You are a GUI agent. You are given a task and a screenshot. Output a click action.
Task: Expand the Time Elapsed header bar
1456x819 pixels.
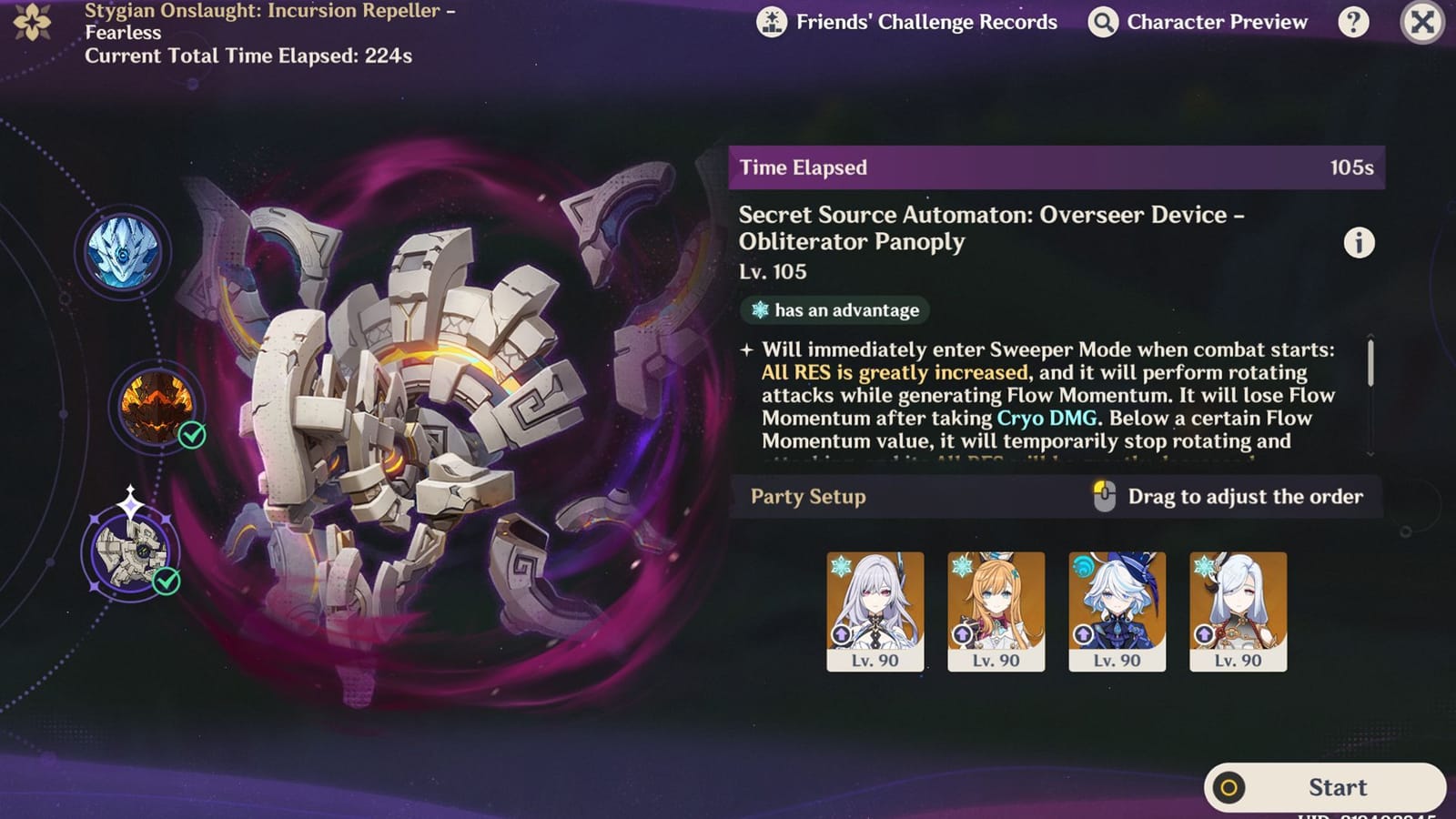pyautogui.click(x=1056, y=167)
